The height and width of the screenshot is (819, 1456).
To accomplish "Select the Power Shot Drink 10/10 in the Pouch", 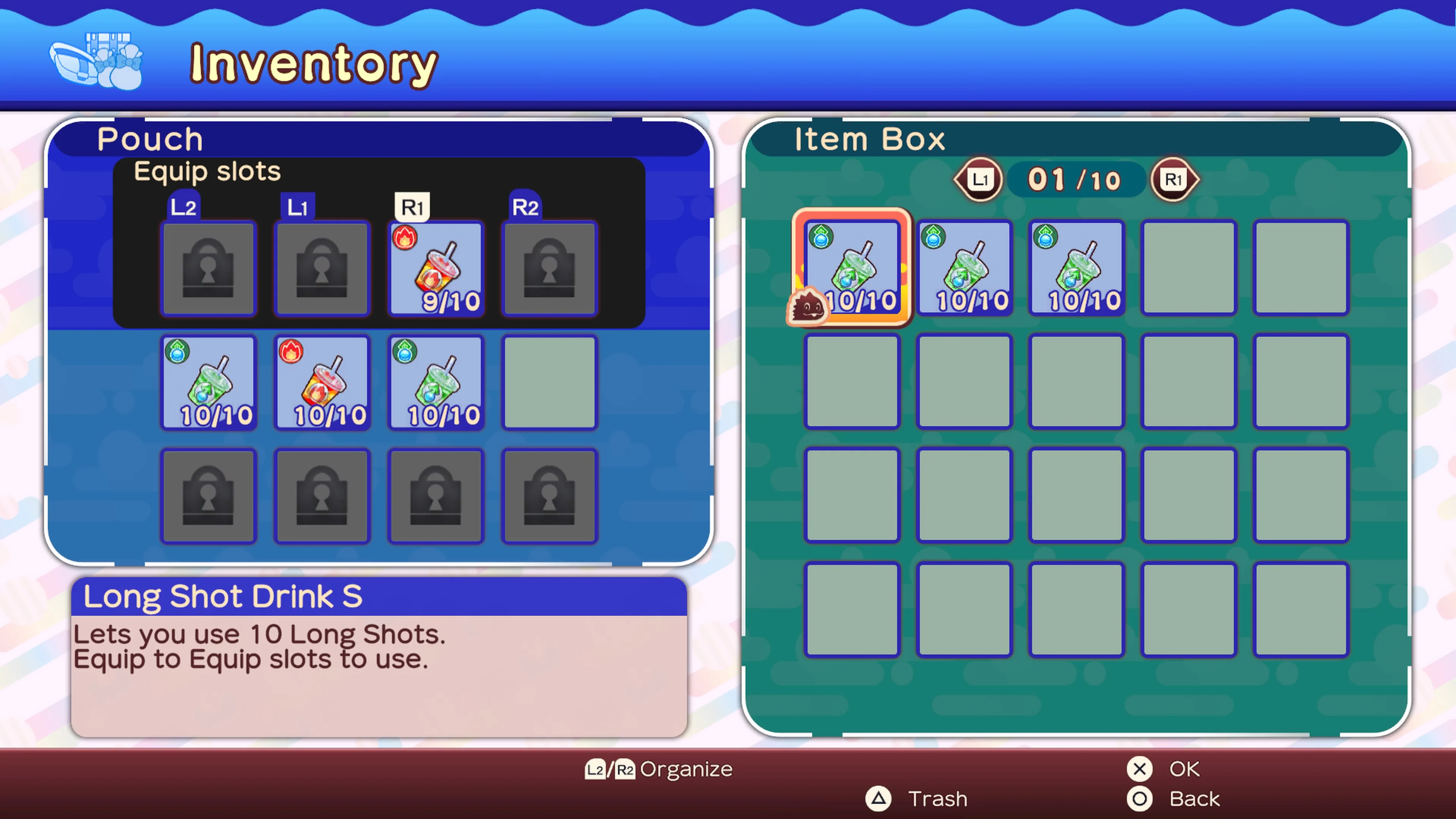I will (322, 383).
